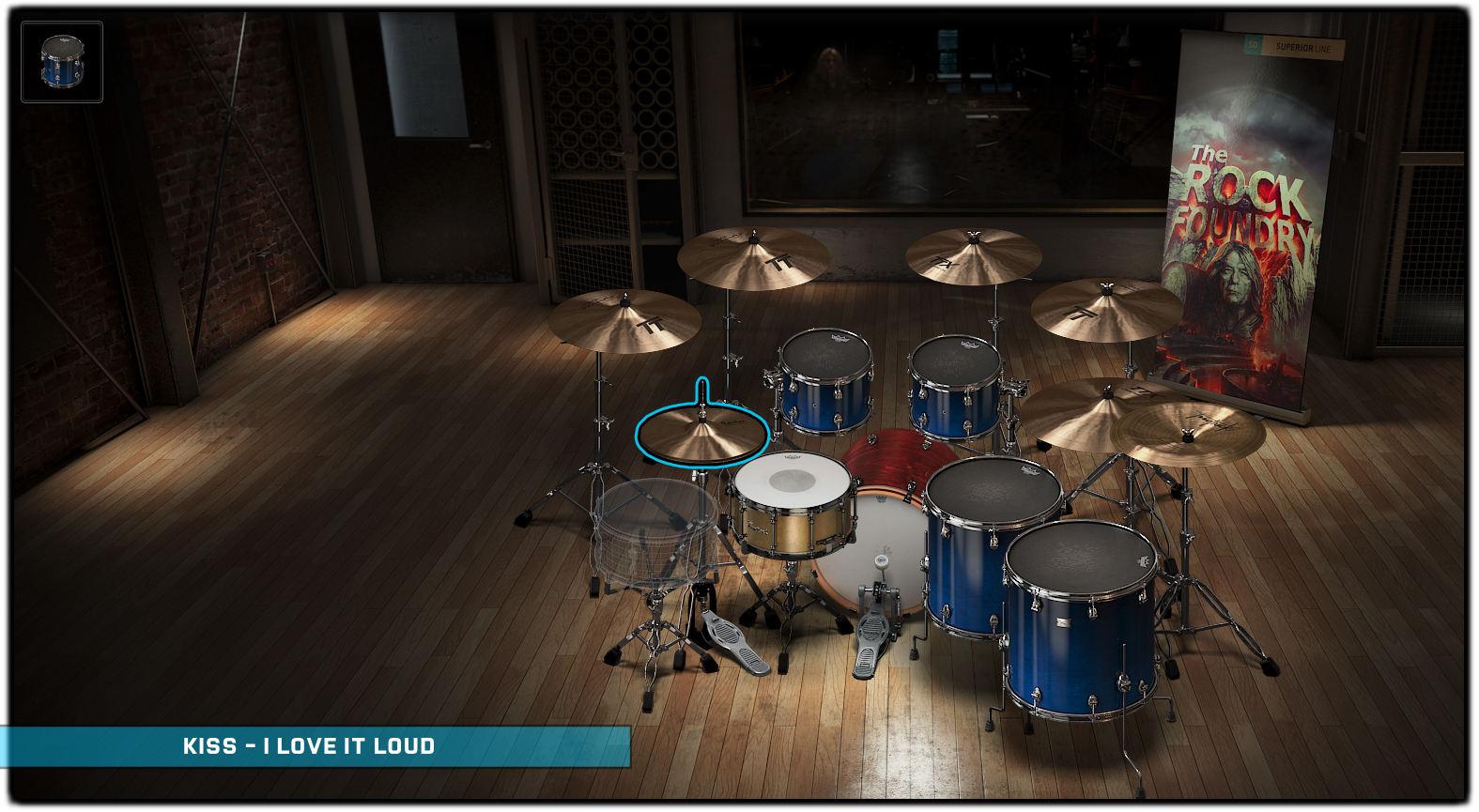Select the highlighted hi-hat cymbal

pos(701,435)
